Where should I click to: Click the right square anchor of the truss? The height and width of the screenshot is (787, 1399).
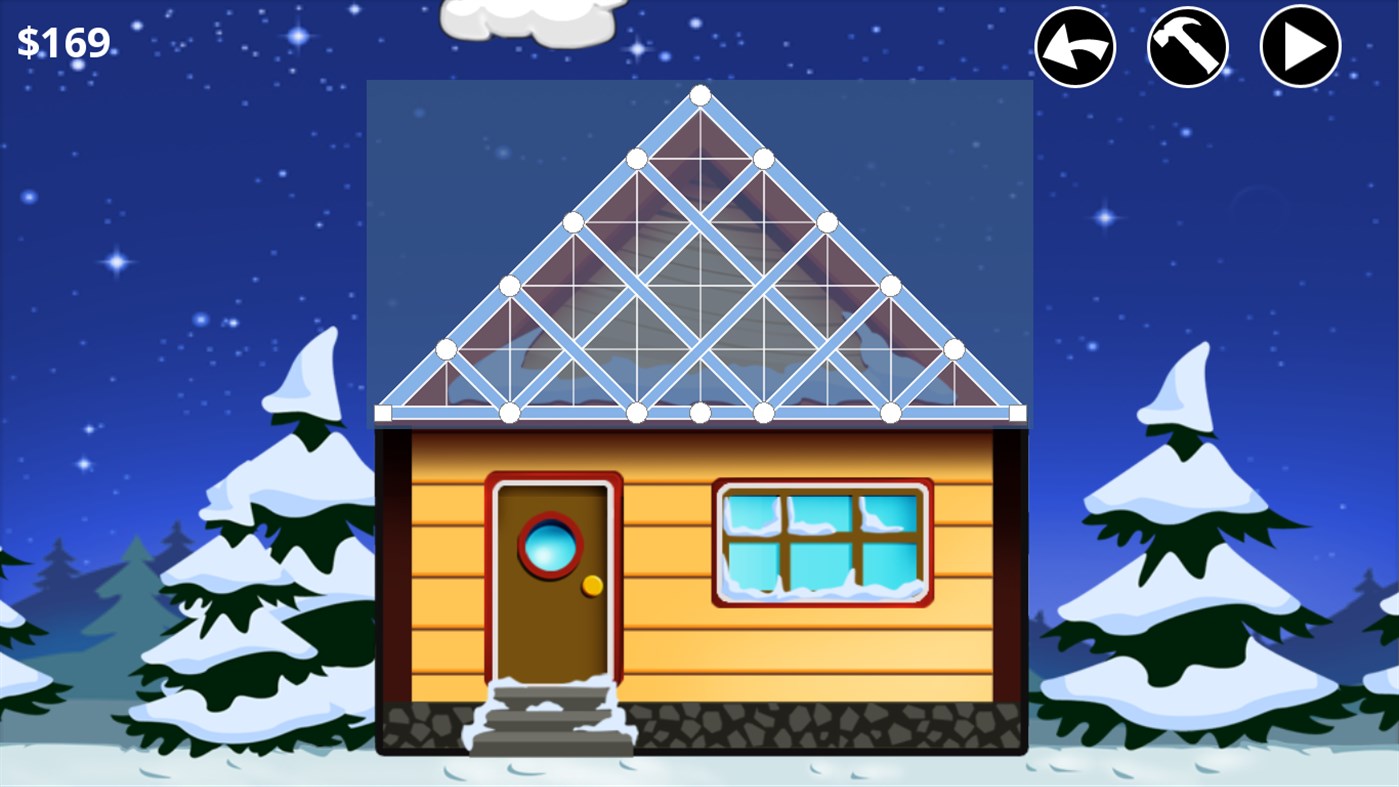pyautogui.click(x=1018, y=411)
